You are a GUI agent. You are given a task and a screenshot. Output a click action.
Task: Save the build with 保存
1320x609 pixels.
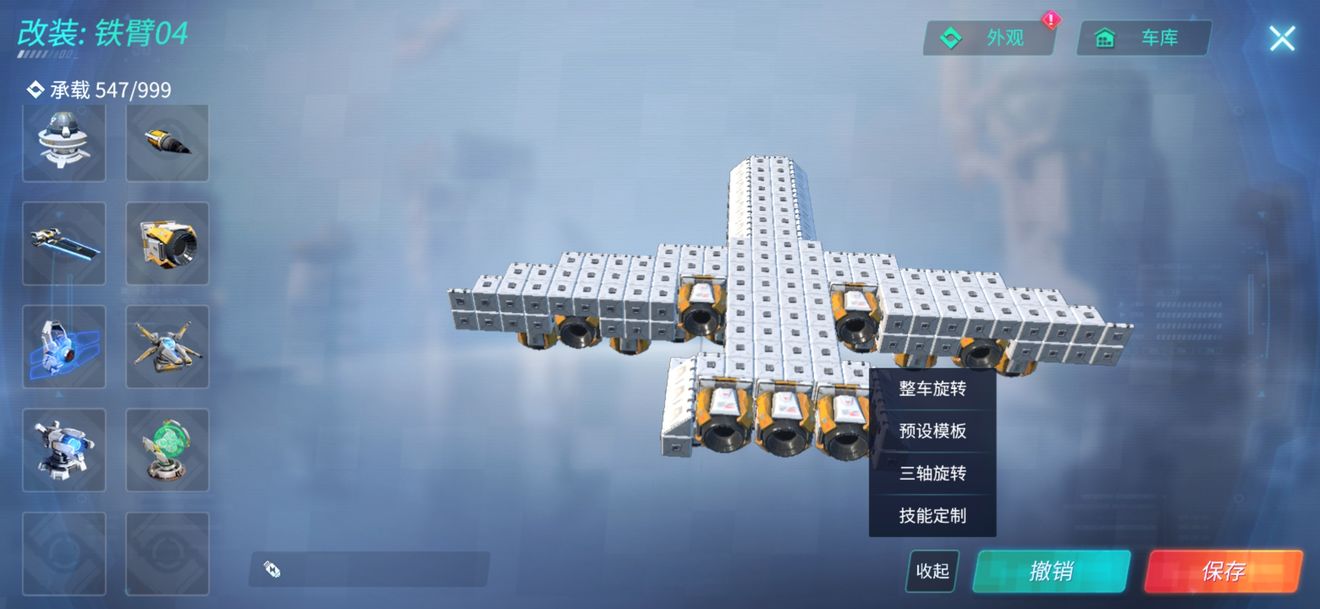click(1222, 571)
